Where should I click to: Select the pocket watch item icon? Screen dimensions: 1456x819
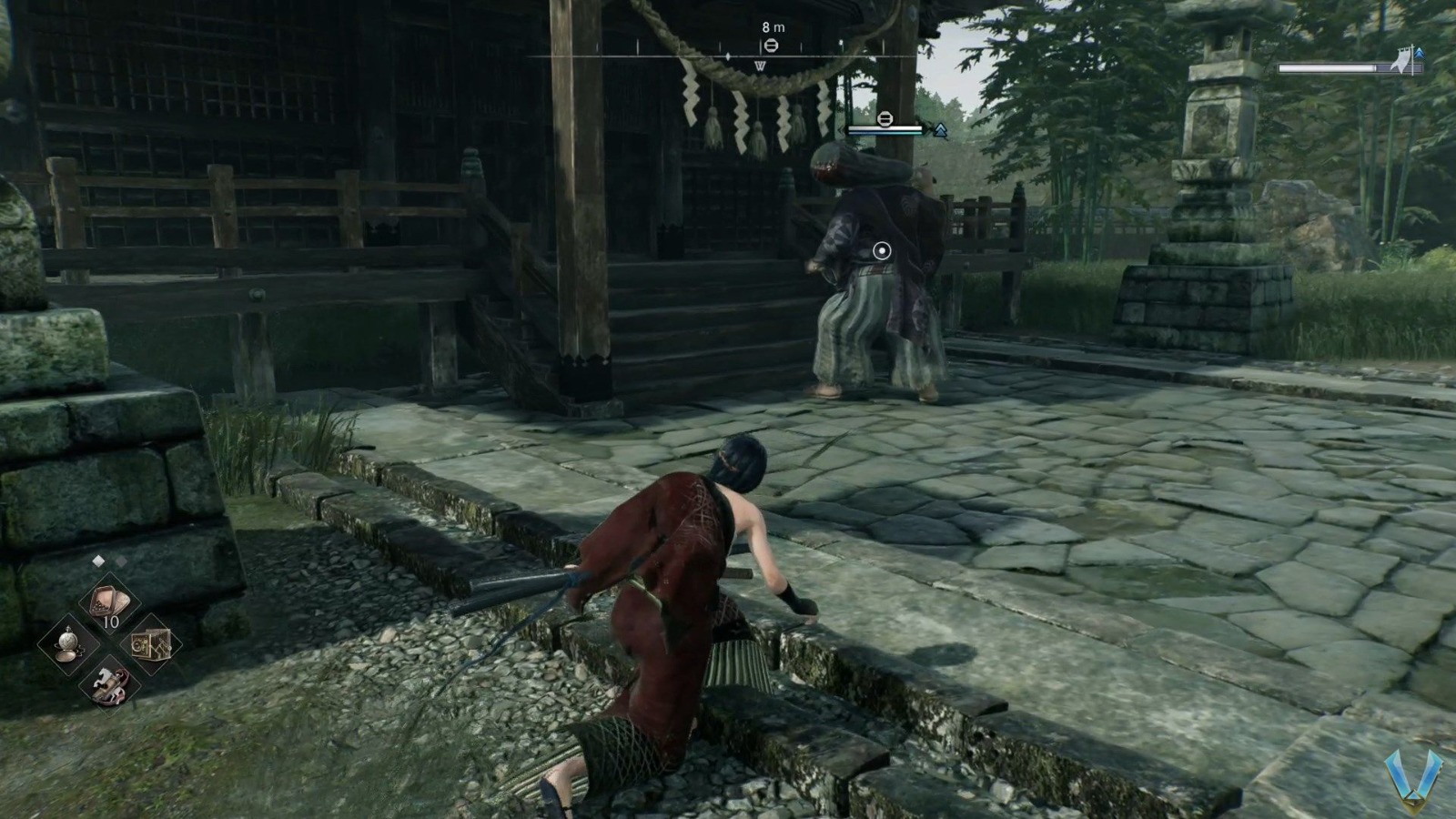pyautogui.click(x=67, y=643)
